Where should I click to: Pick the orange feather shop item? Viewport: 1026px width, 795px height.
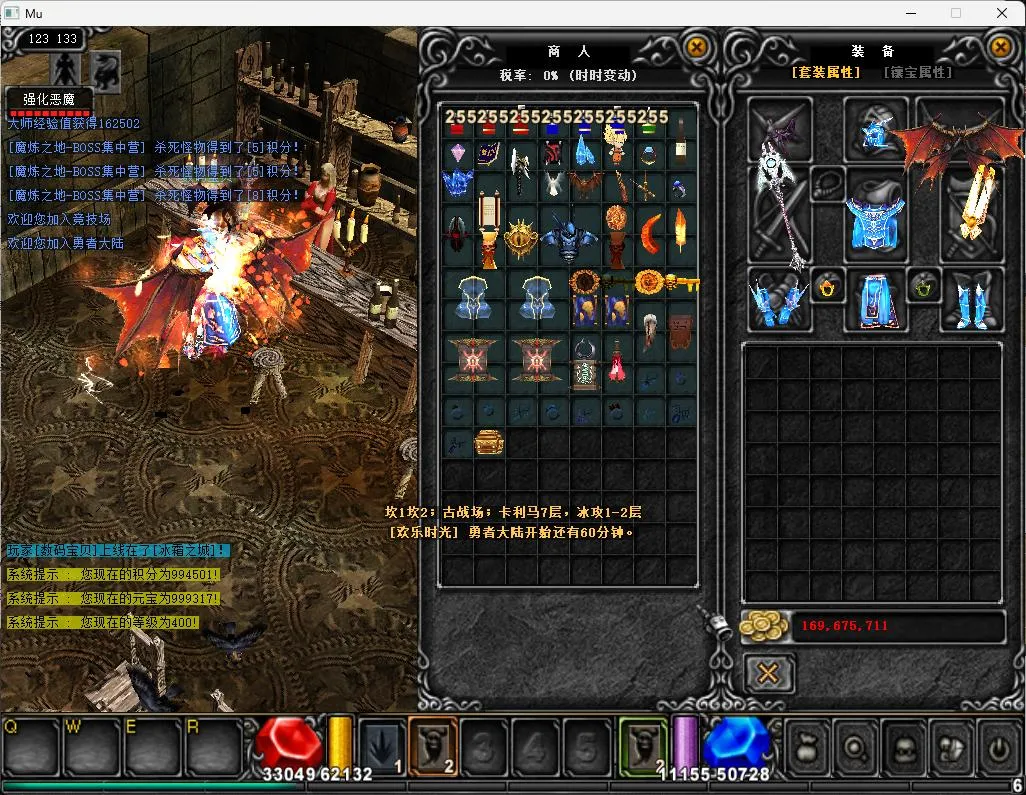click(681, 230)
